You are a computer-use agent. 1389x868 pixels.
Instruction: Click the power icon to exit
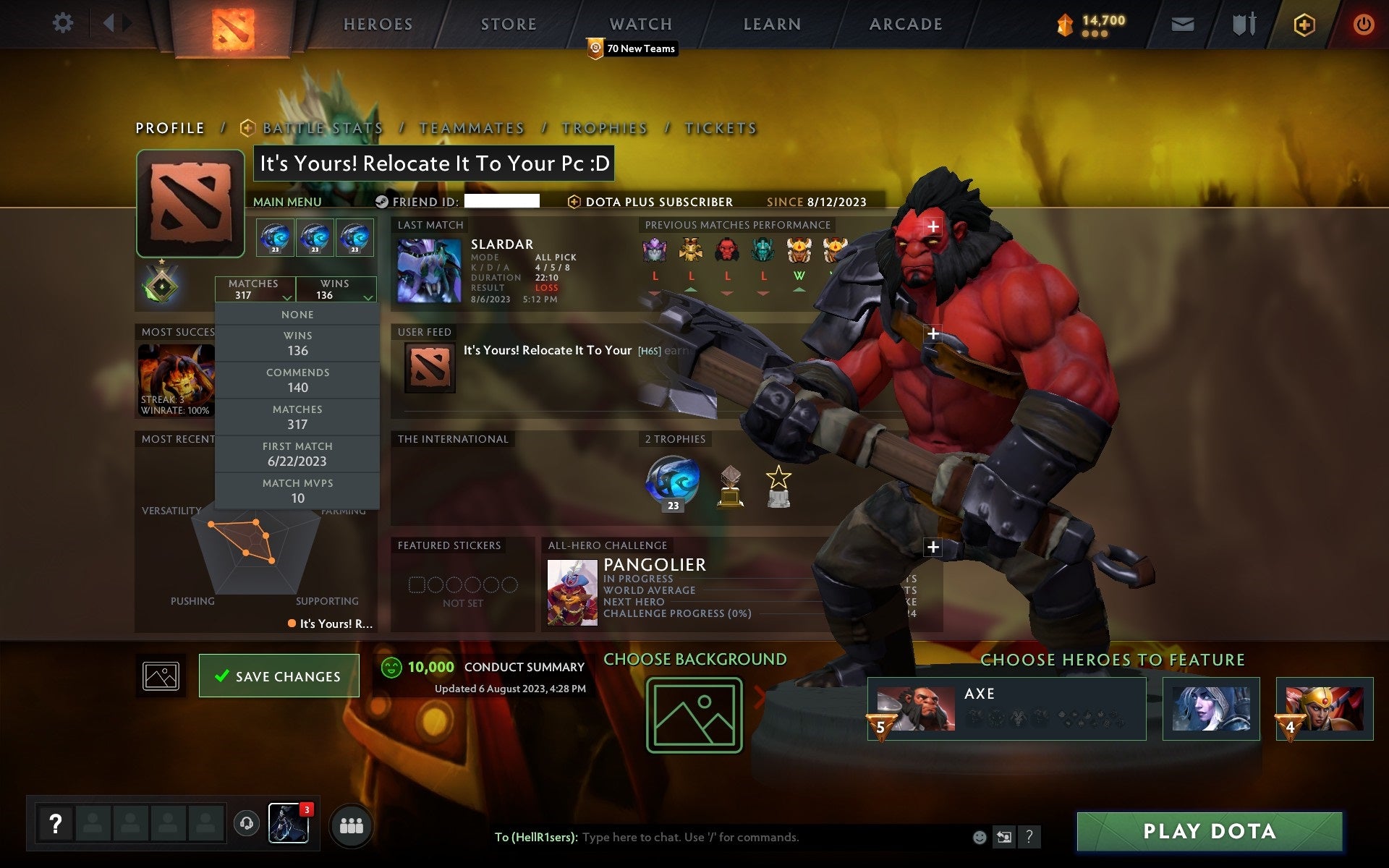pos(1363,23)
